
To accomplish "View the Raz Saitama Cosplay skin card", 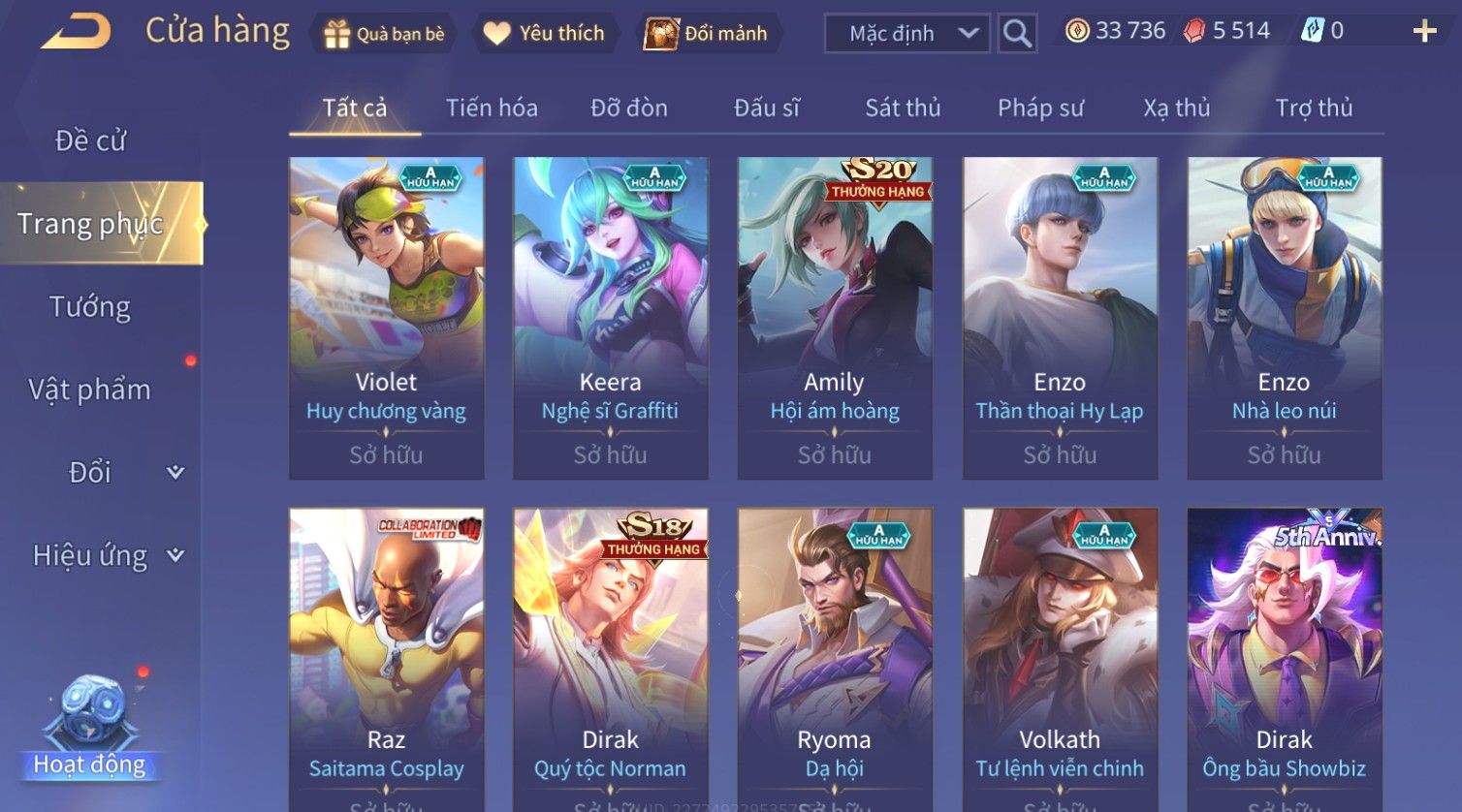I will click(386, 659).
